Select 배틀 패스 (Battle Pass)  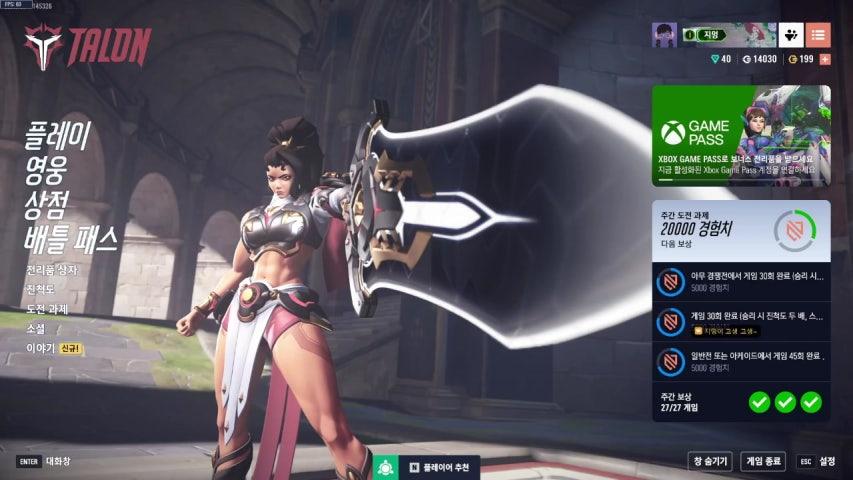pos(71,238)
